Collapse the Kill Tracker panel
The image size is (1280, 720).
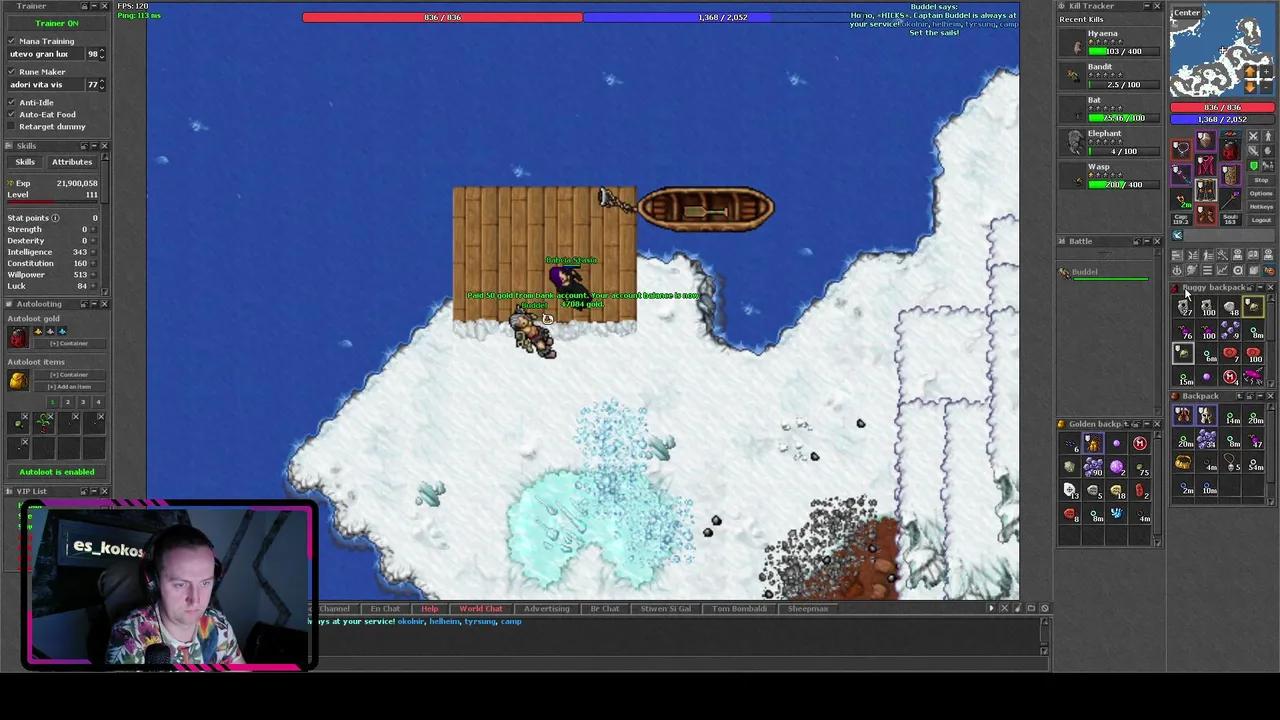tap(1148, 5)
